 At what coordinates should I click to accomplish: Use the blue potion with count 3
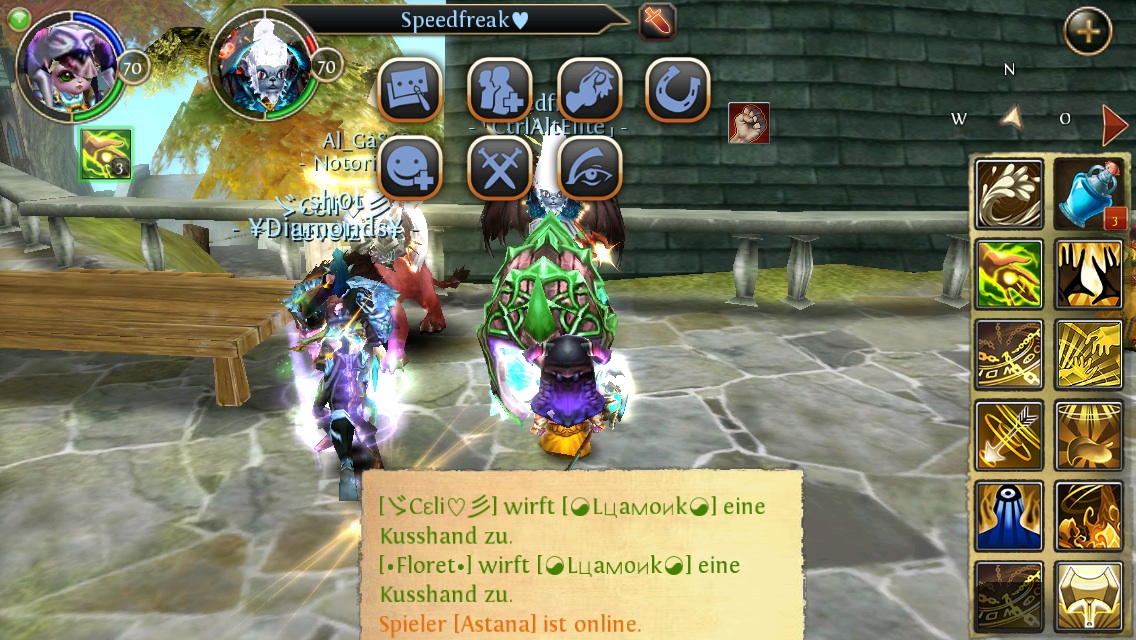[x=1089, y=194]
